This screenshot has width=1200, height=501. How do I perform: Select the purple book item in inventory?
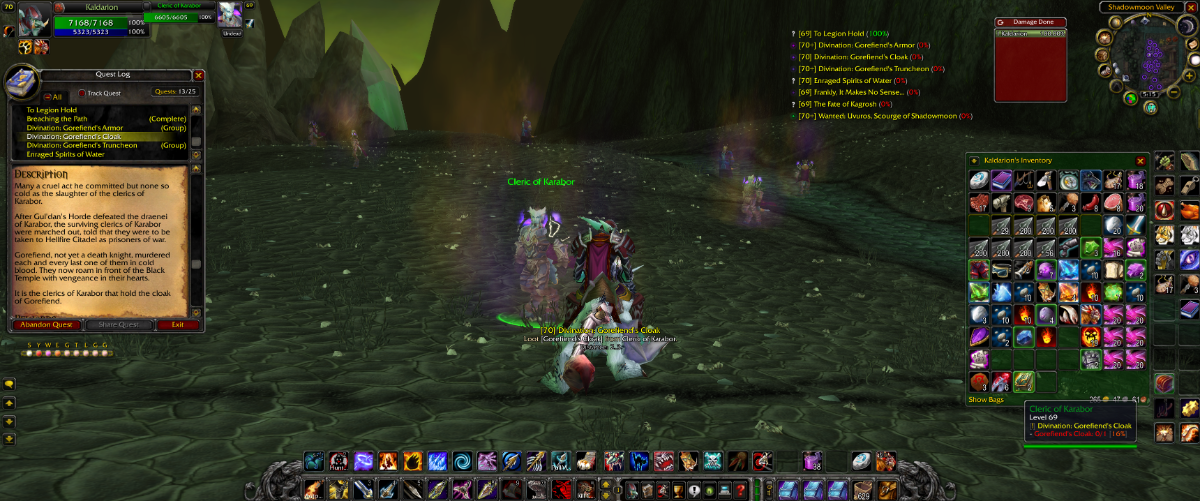tap(1000, 180)
